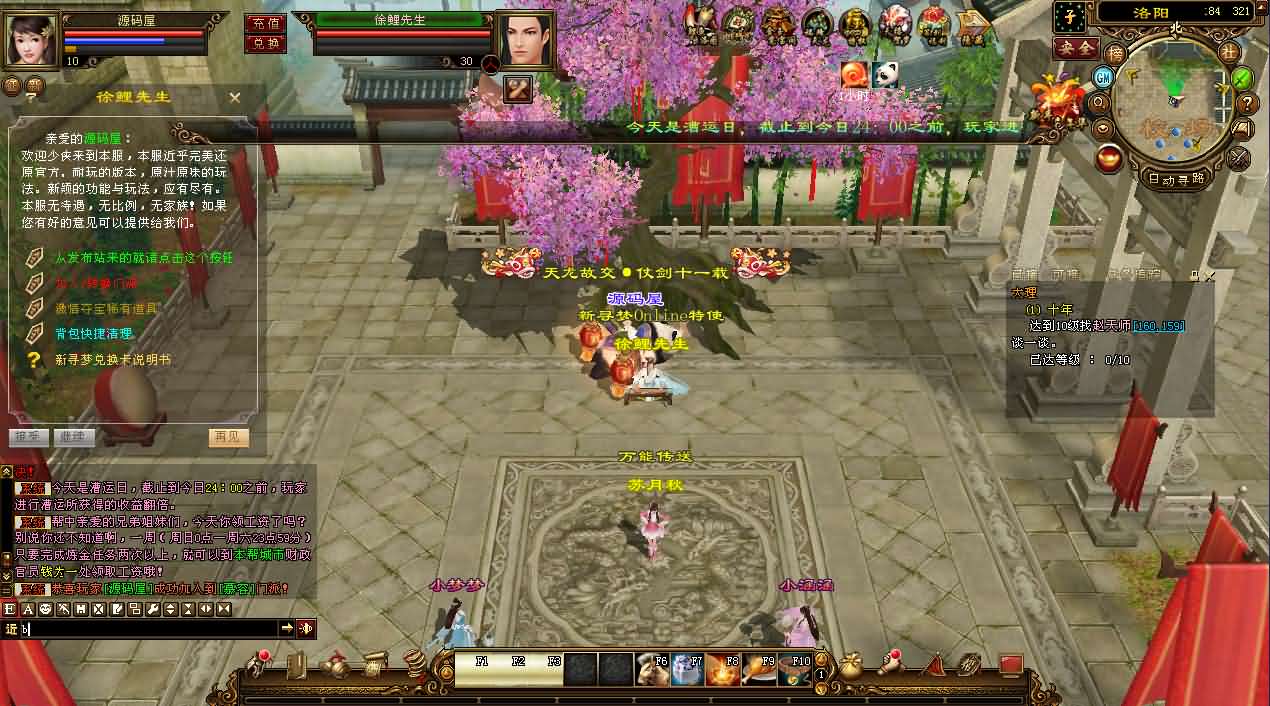The image size is (1270, 706).
Task: Click the chat send arrow button
Action: [287, 628]
